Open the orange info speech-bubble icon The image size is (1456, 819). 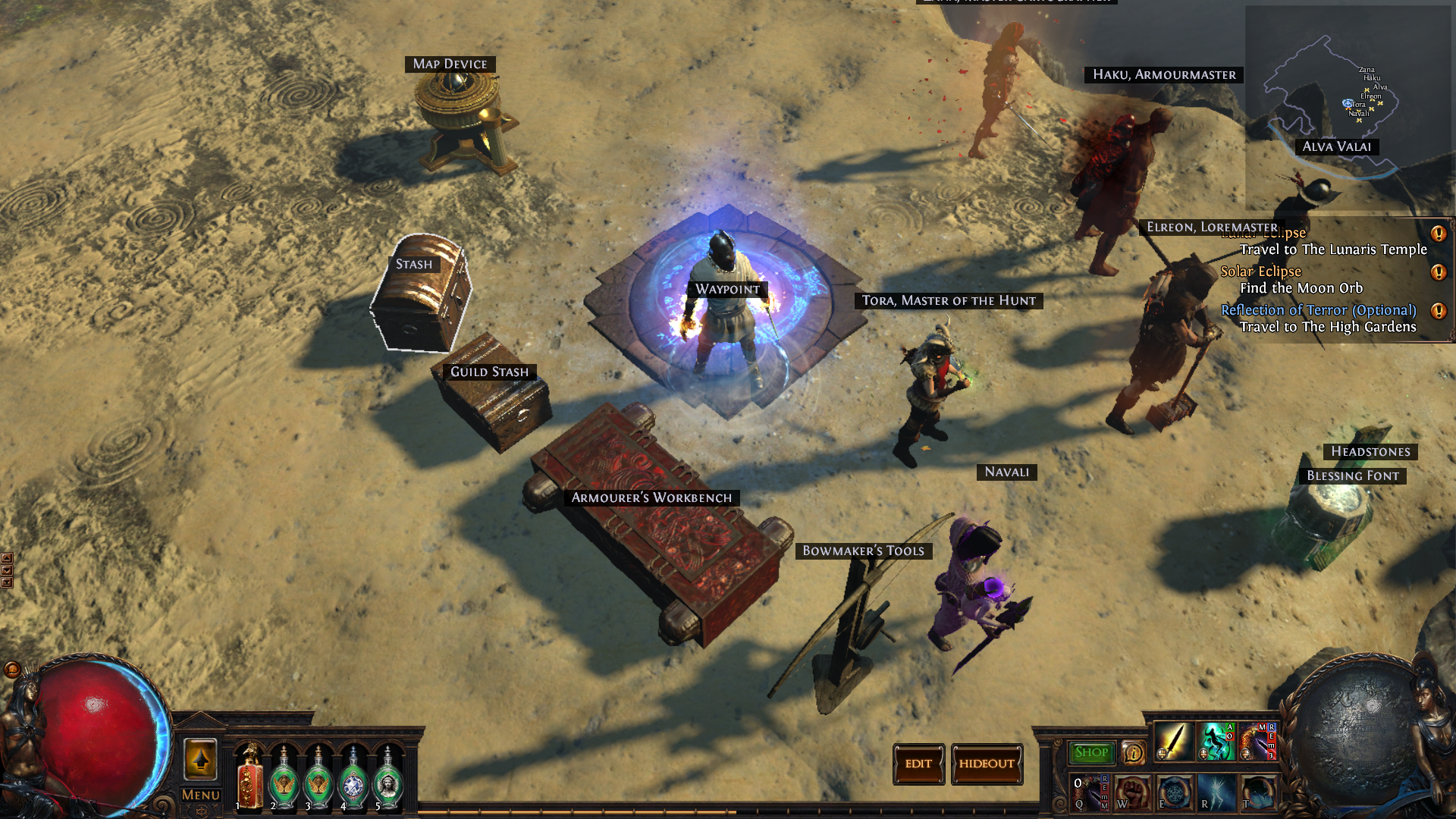coord(1133,752)
